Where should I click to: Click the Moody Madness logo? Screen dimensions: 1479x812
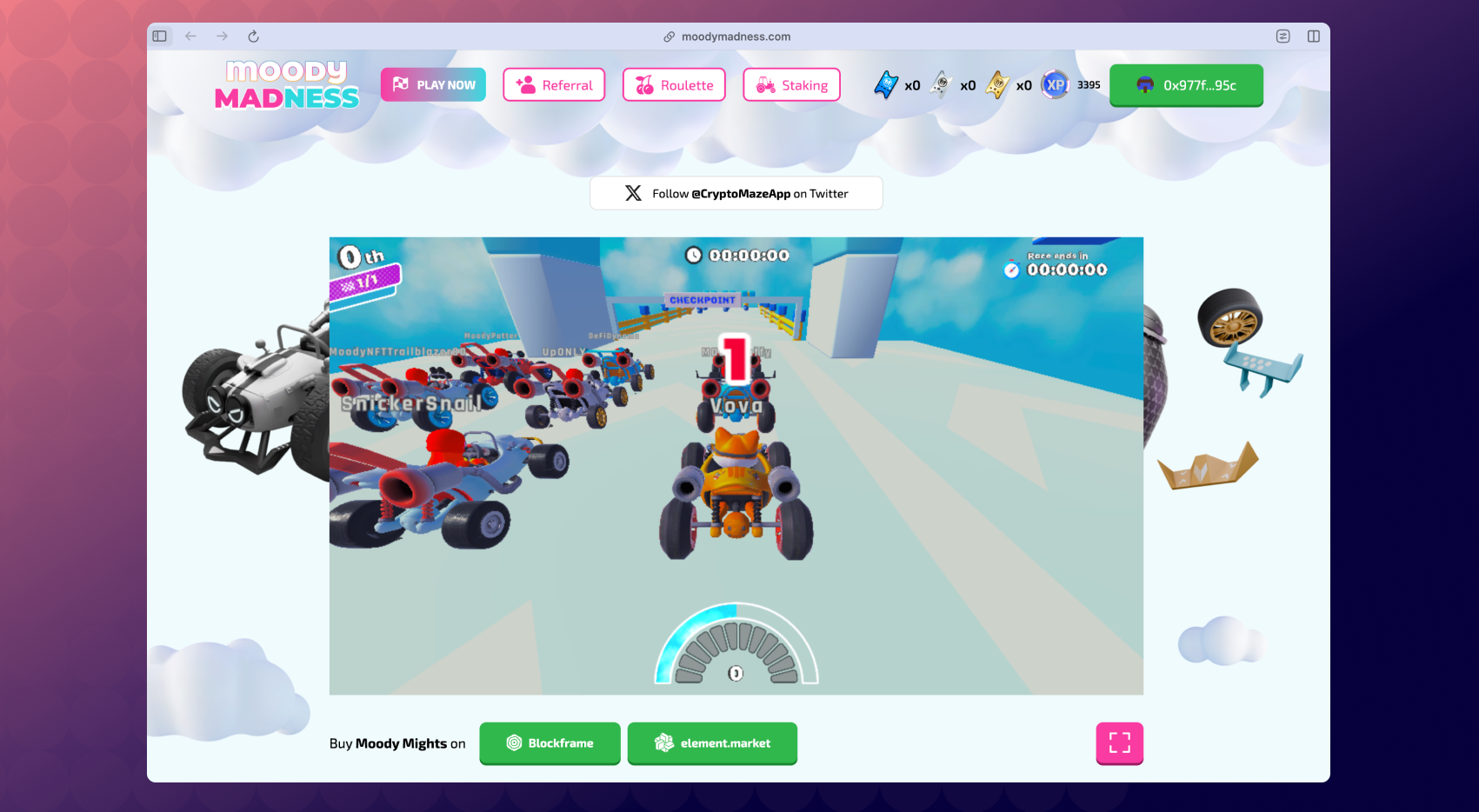coord(287,85)
